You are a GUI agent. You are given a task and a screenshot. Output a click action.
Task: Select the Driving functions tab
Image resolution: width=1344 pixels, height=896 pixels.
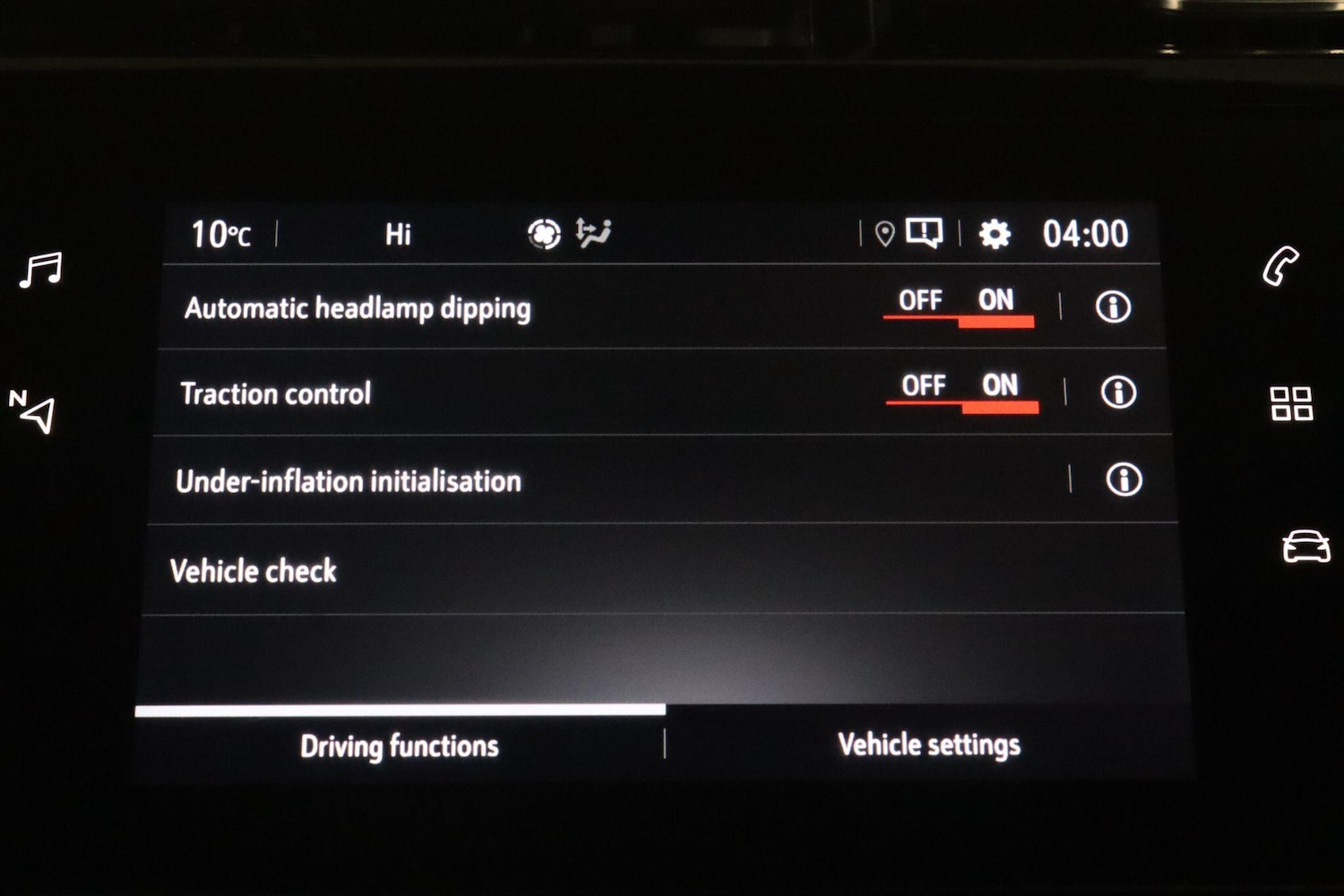(401, 745)
